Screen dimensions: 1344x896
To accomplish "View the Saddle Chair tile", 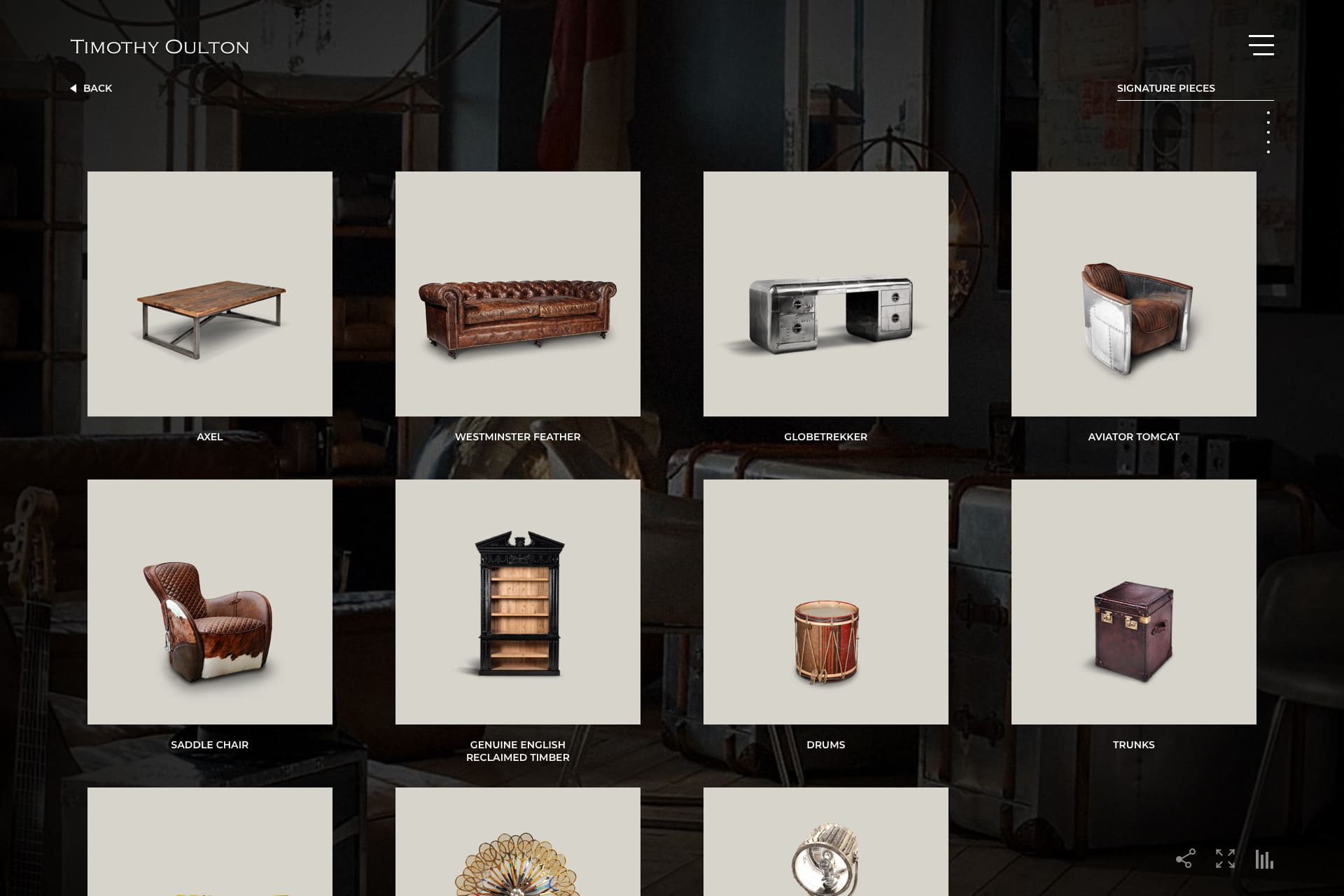I will click(x=210, y=602).
